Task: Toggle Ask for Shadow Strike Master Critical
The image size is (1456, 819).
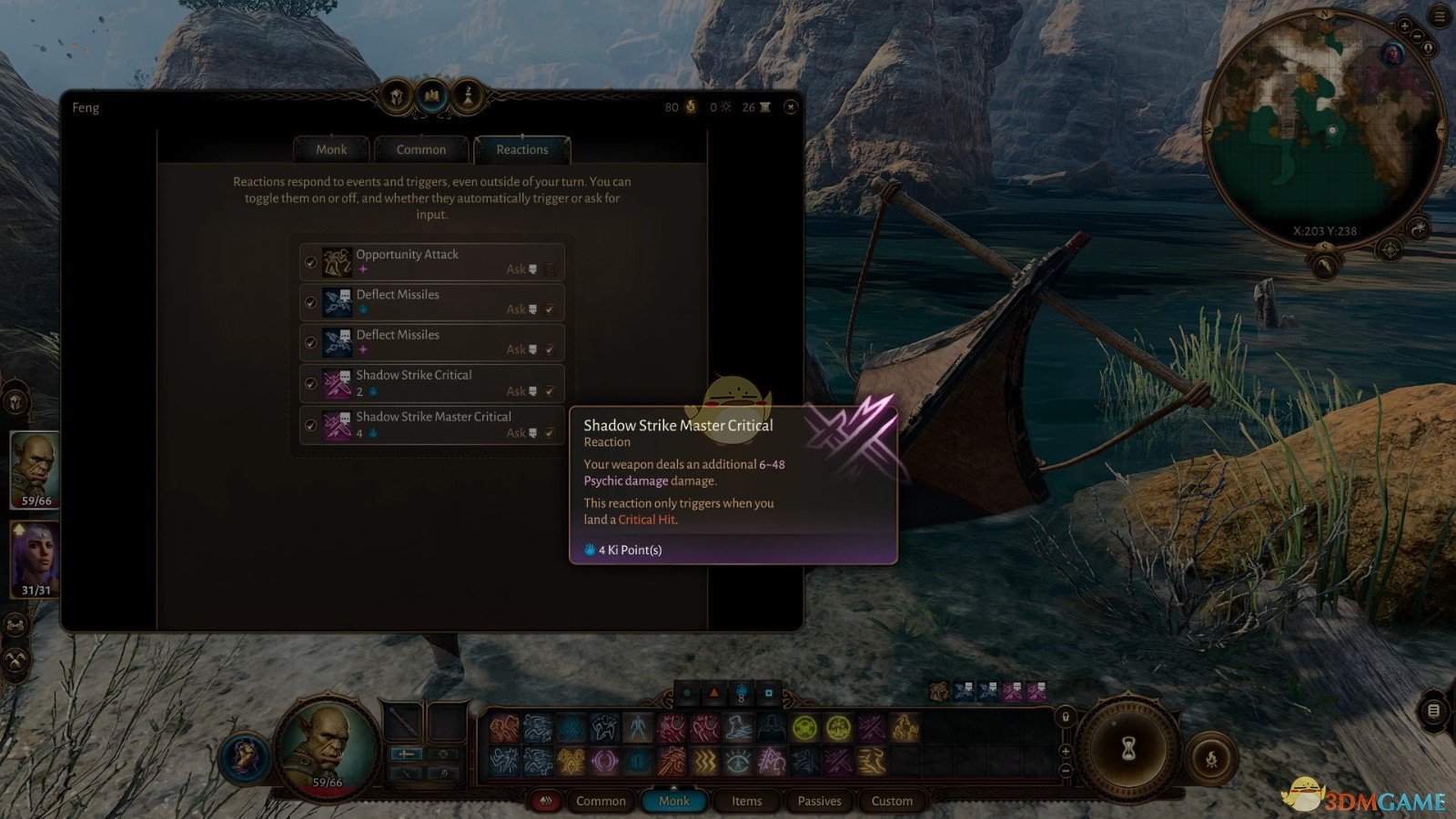Action: click(550, 433)
